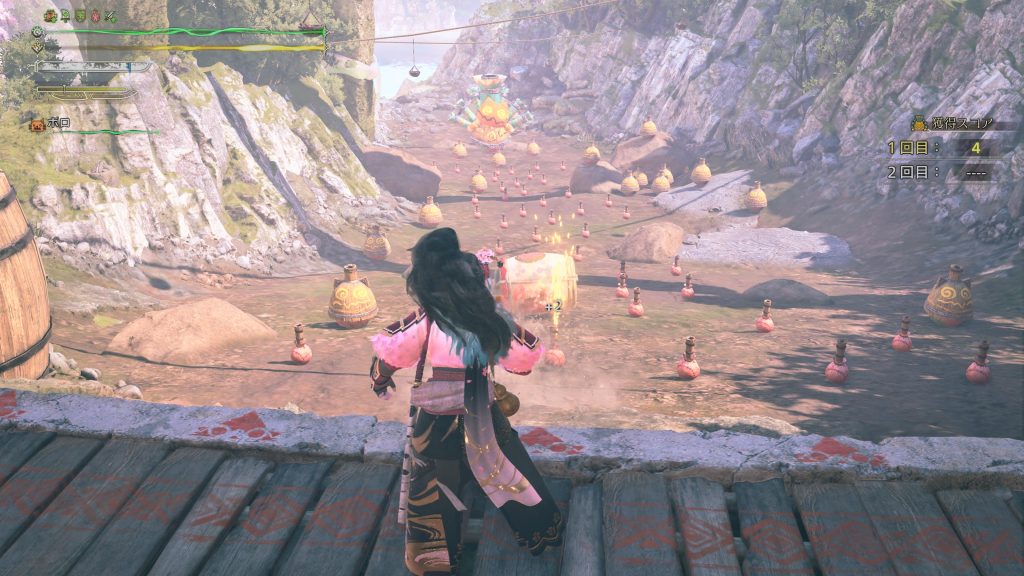This screenshot has width=1024, height=576.
Task: Click the Palico ボロ companion portrait
Action: point(38,124)
